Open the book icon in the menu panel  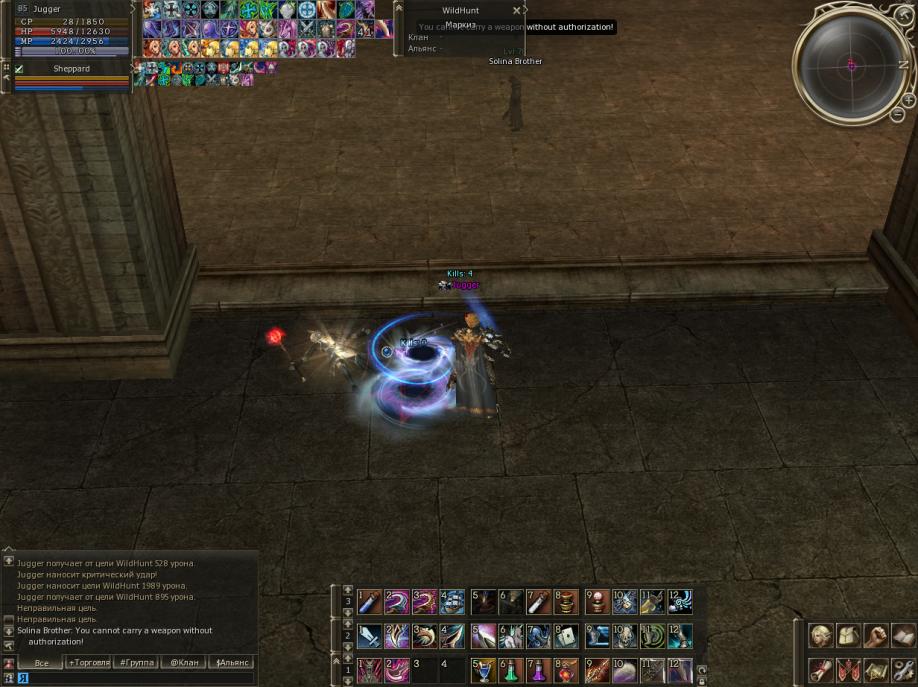pos(903,636)
